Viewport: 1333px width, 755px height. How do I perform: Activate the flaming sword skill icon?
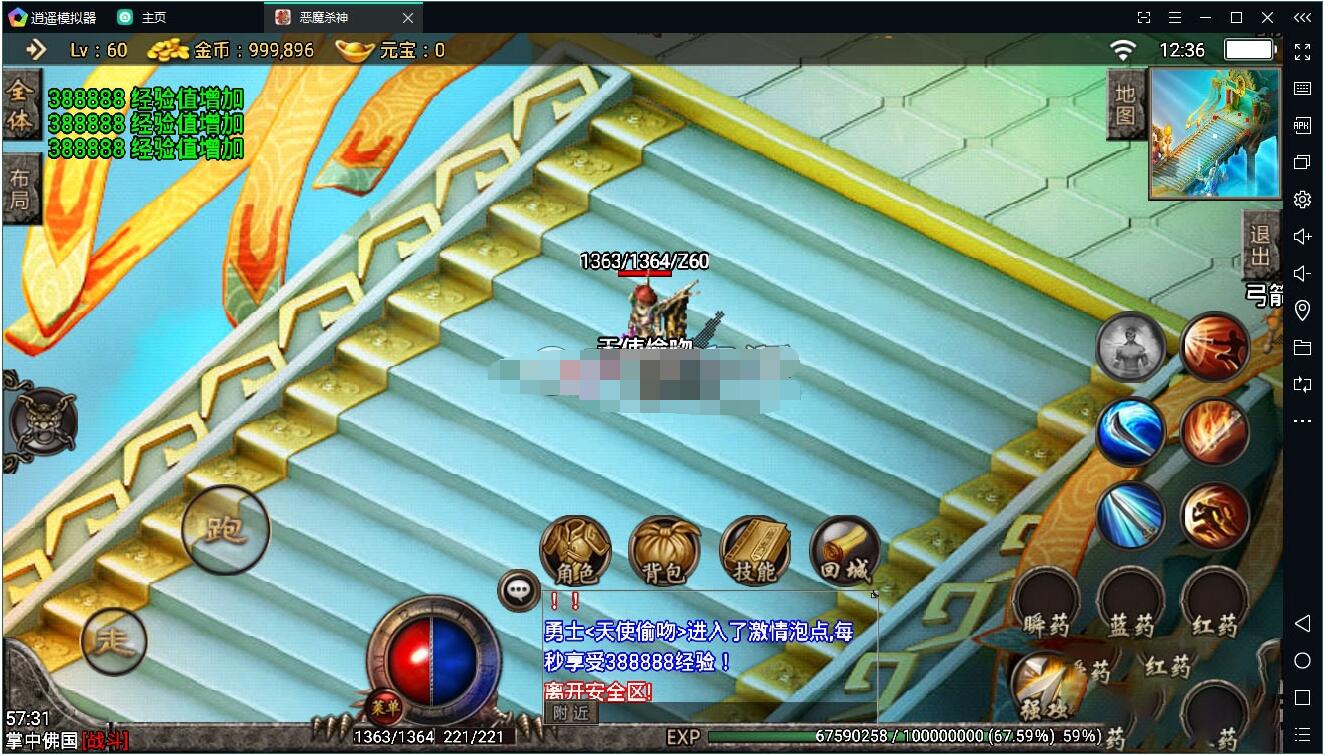point(1215,432)
